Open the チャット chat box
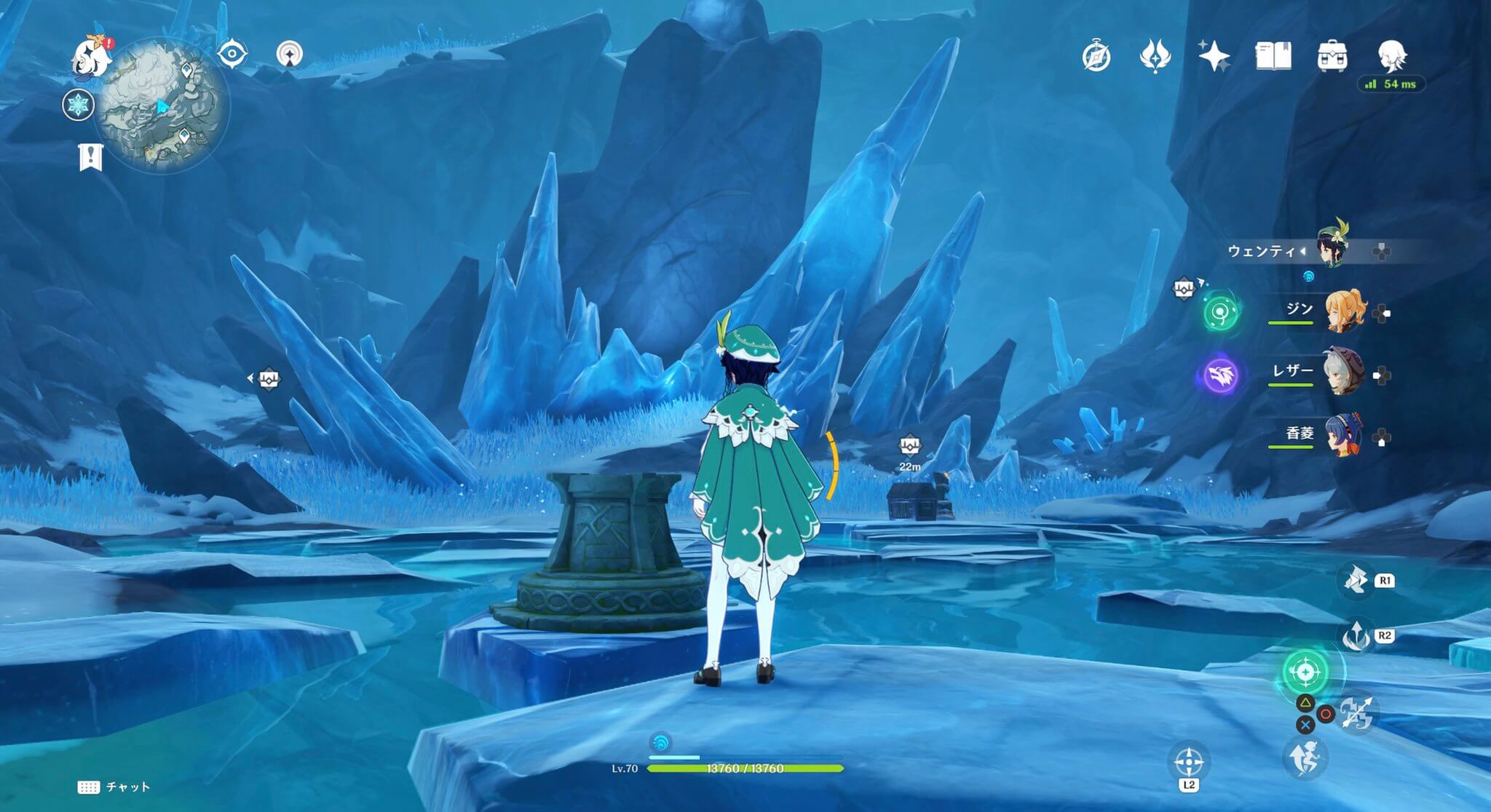Image resolution: width=1491 pixels, height=812 pixels. pyautogui.click(x=114, y=787)
